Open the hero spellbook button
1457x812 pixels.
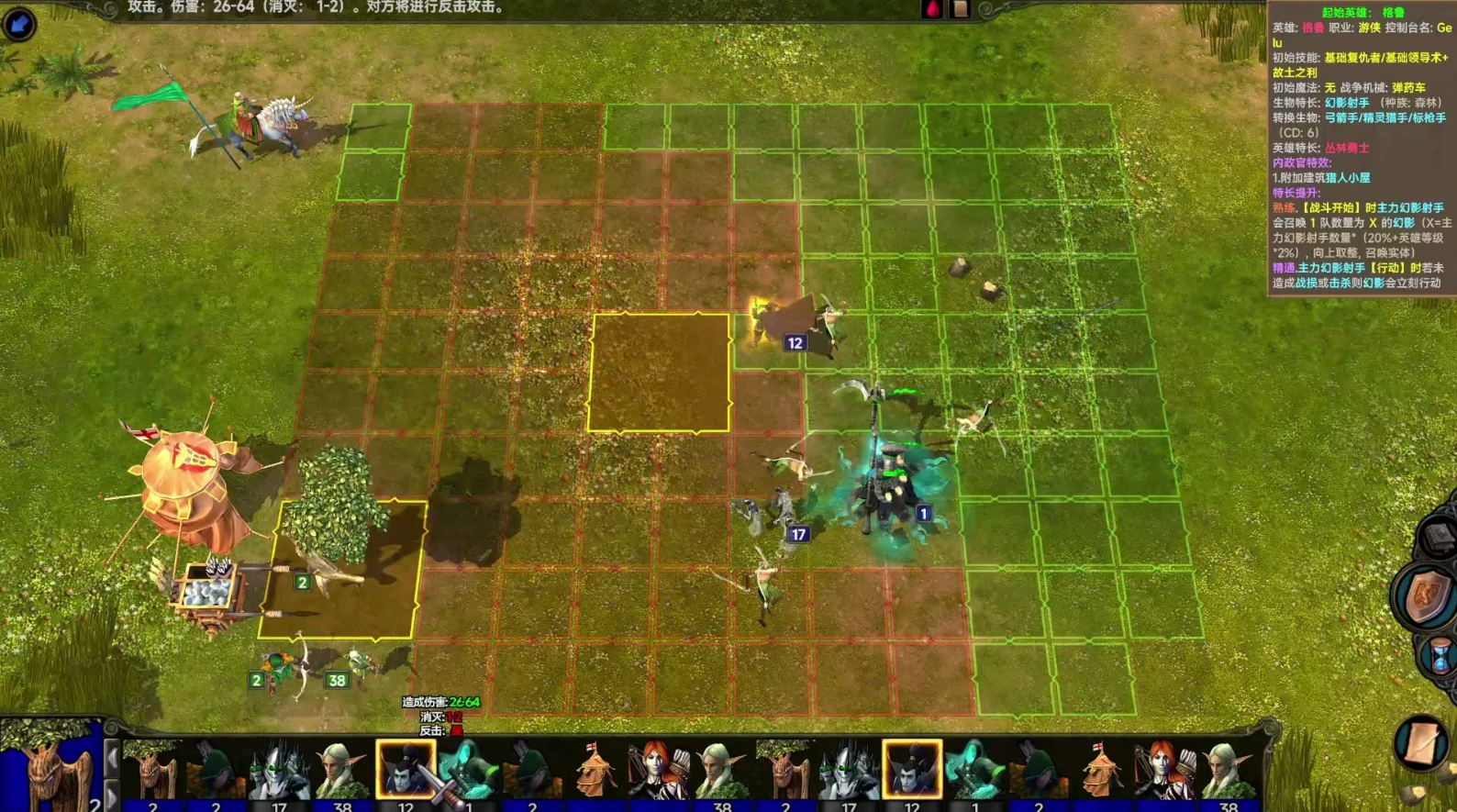coord(1437,537)
